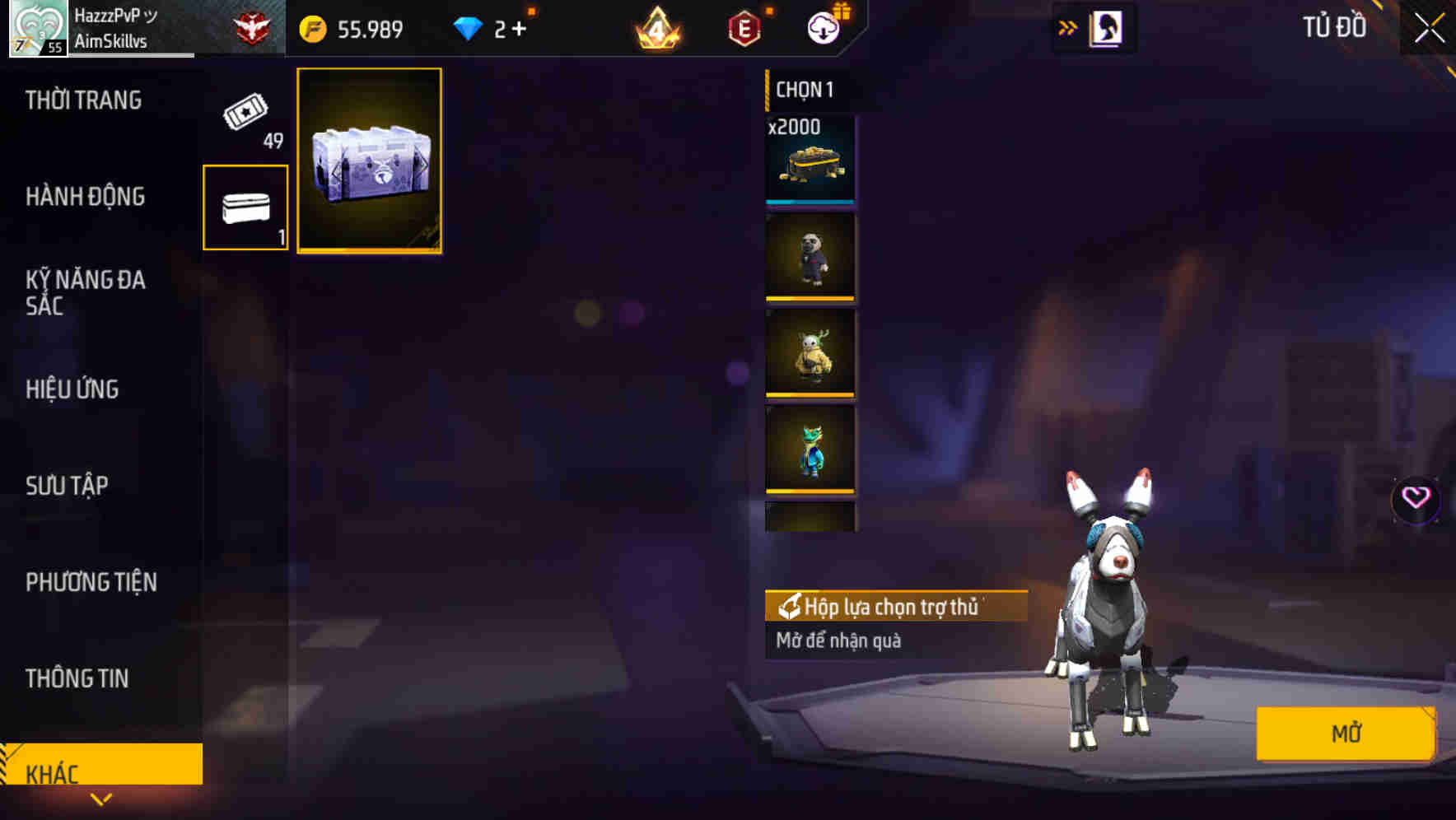This screenshot has height=820, width=1456.
Task: Click the double-arrow expander near top right
Action: click(1067, 26)
